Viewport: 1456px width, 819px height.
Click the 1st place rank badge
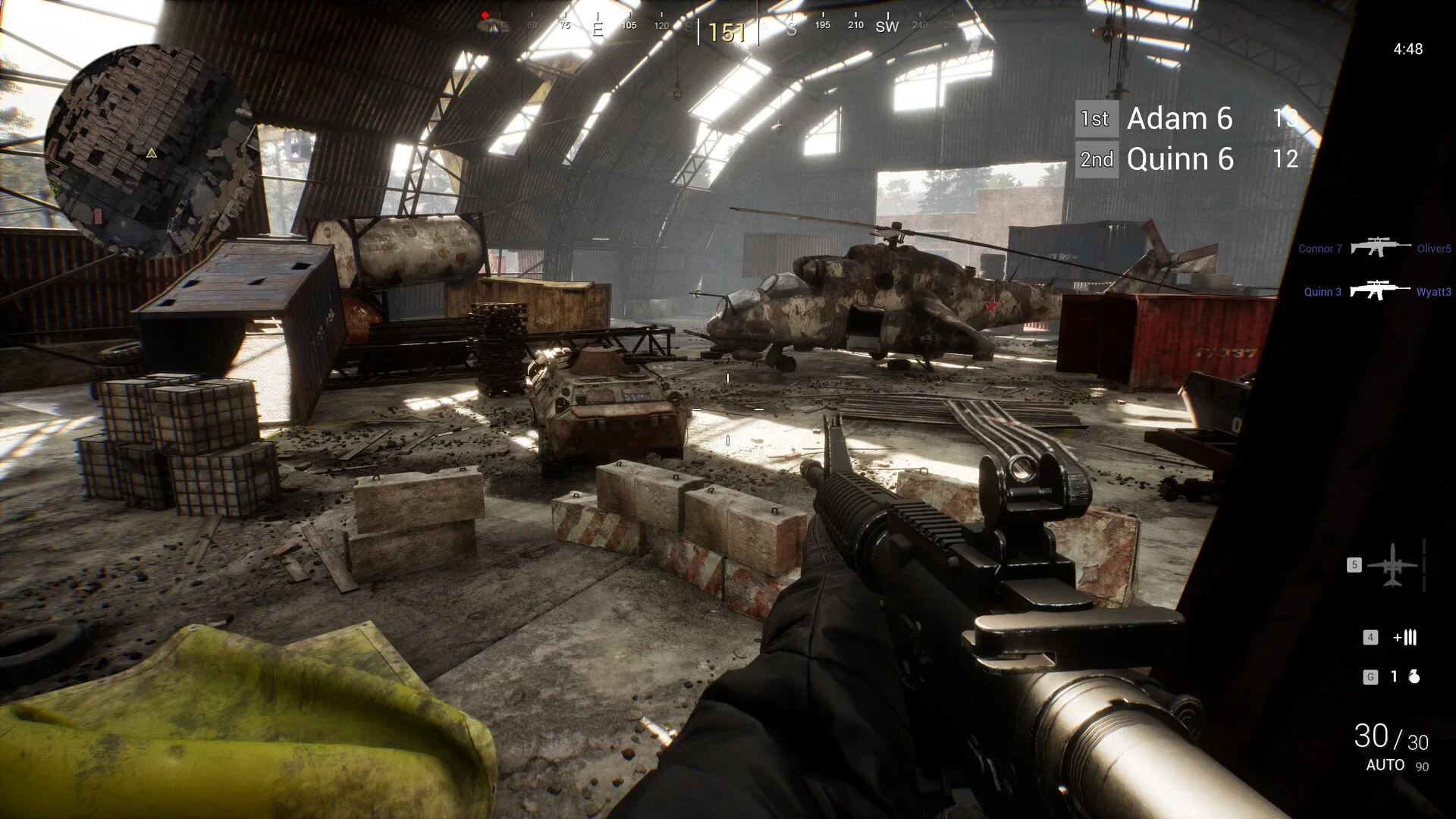[1096, 119]
